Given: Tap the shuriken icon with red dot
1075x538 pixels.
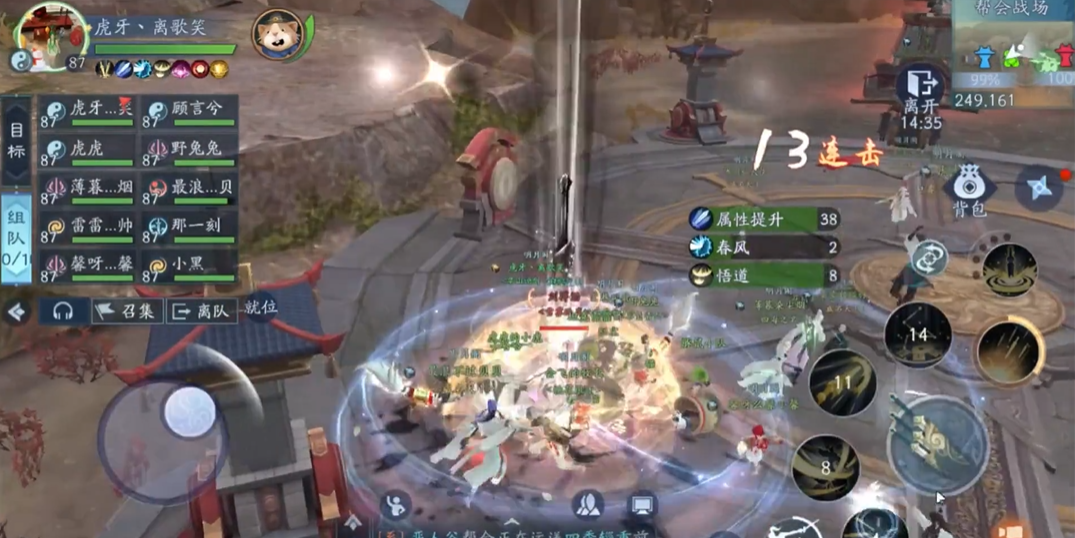Looking at the screenshot, I should pyautogui.click(x=1040, y=187).
